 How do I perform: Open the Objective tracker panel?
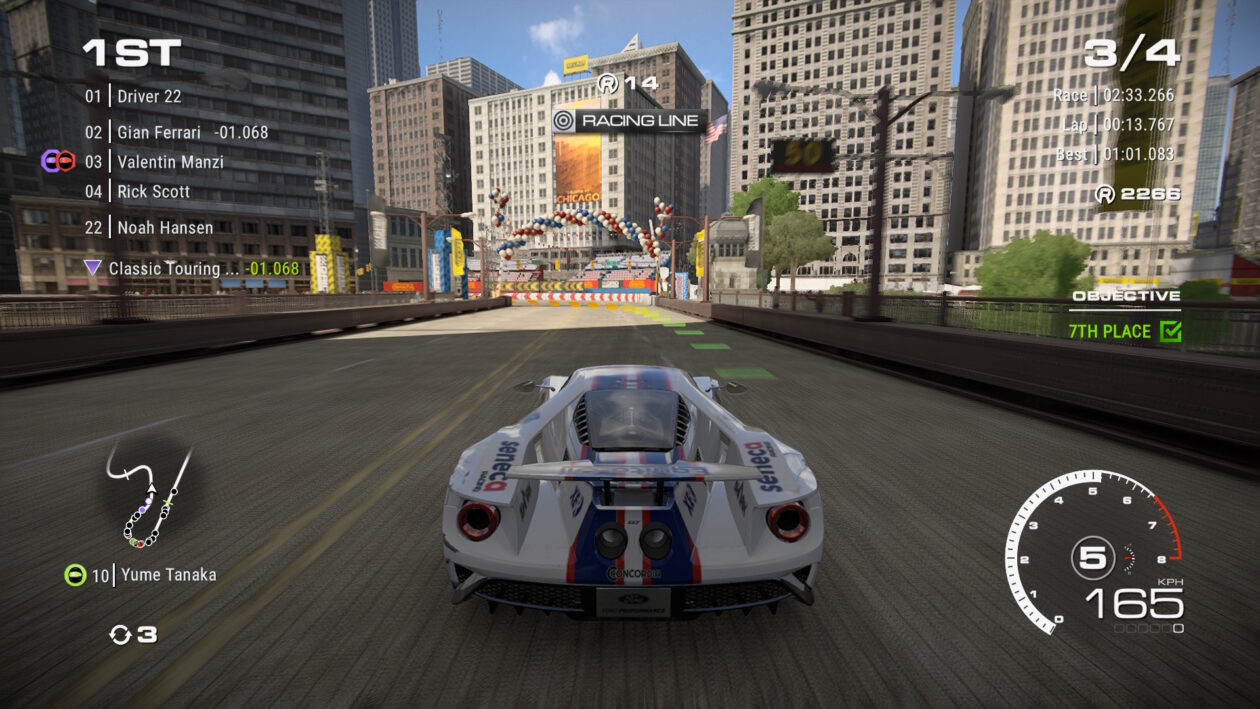point(1126,296)
